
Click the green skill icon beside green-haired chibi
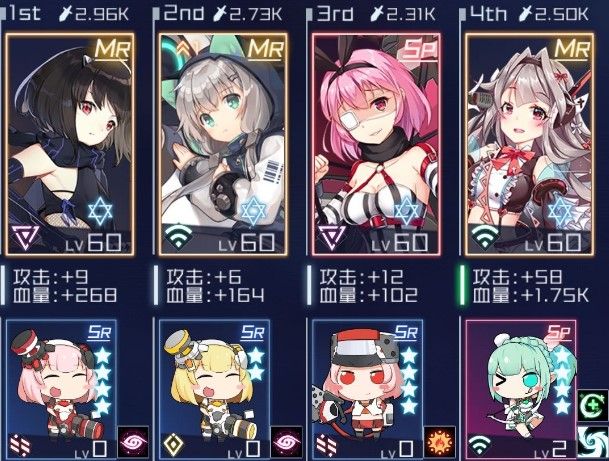coord(593,408)
